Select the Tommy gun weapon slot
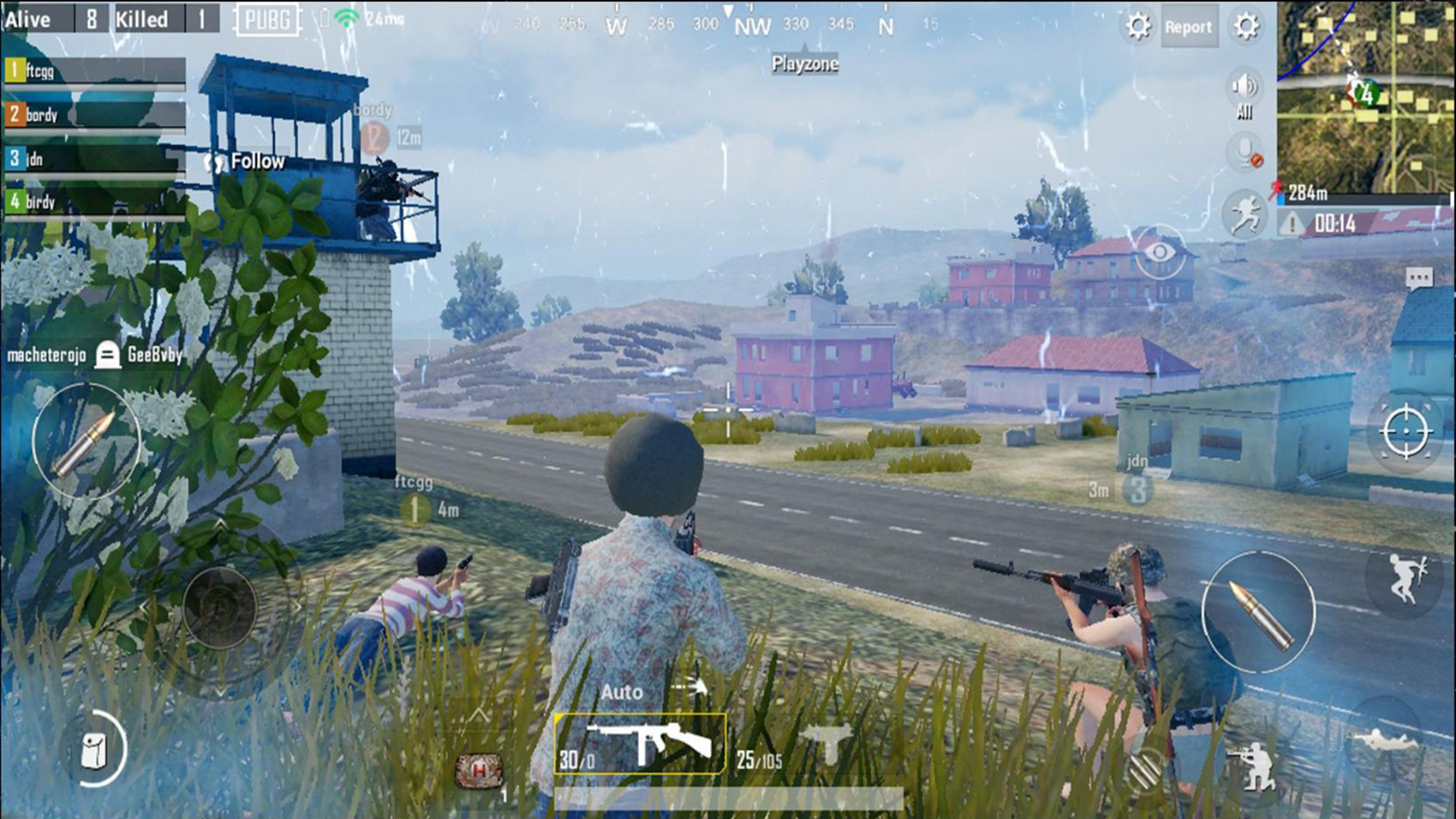 [641, 744]
